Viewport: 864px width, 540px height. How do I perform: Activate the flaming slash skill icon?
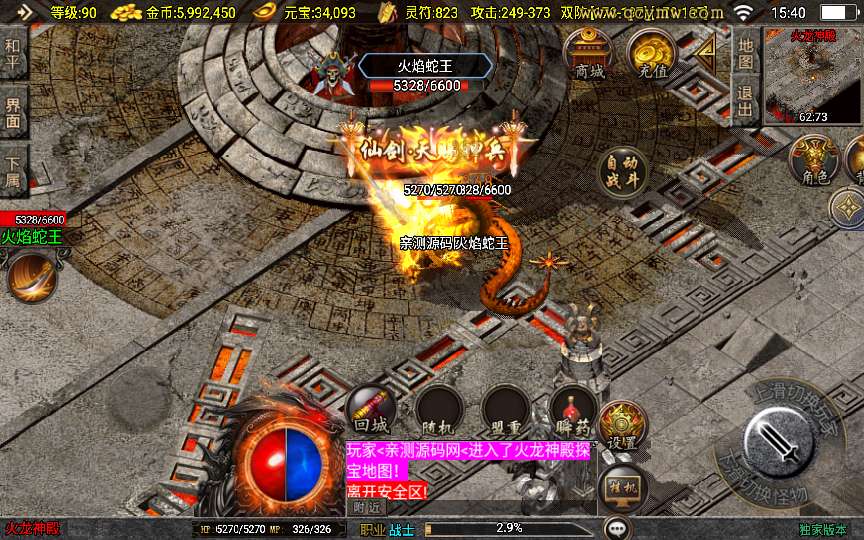(31, 276)
